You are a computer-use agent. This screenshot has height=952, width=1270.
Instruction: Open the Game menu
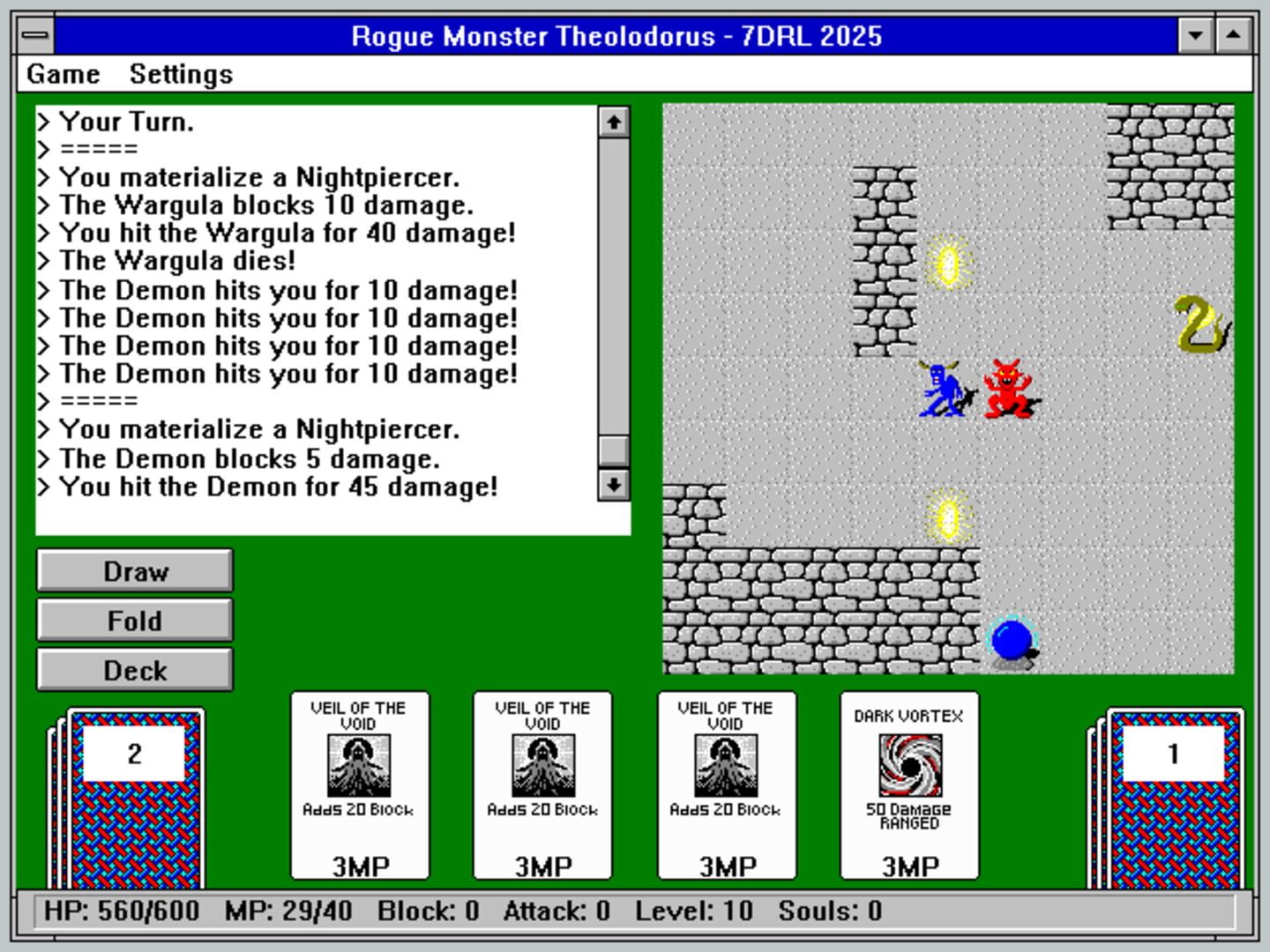pyautogui.click(x=62, y=74)
